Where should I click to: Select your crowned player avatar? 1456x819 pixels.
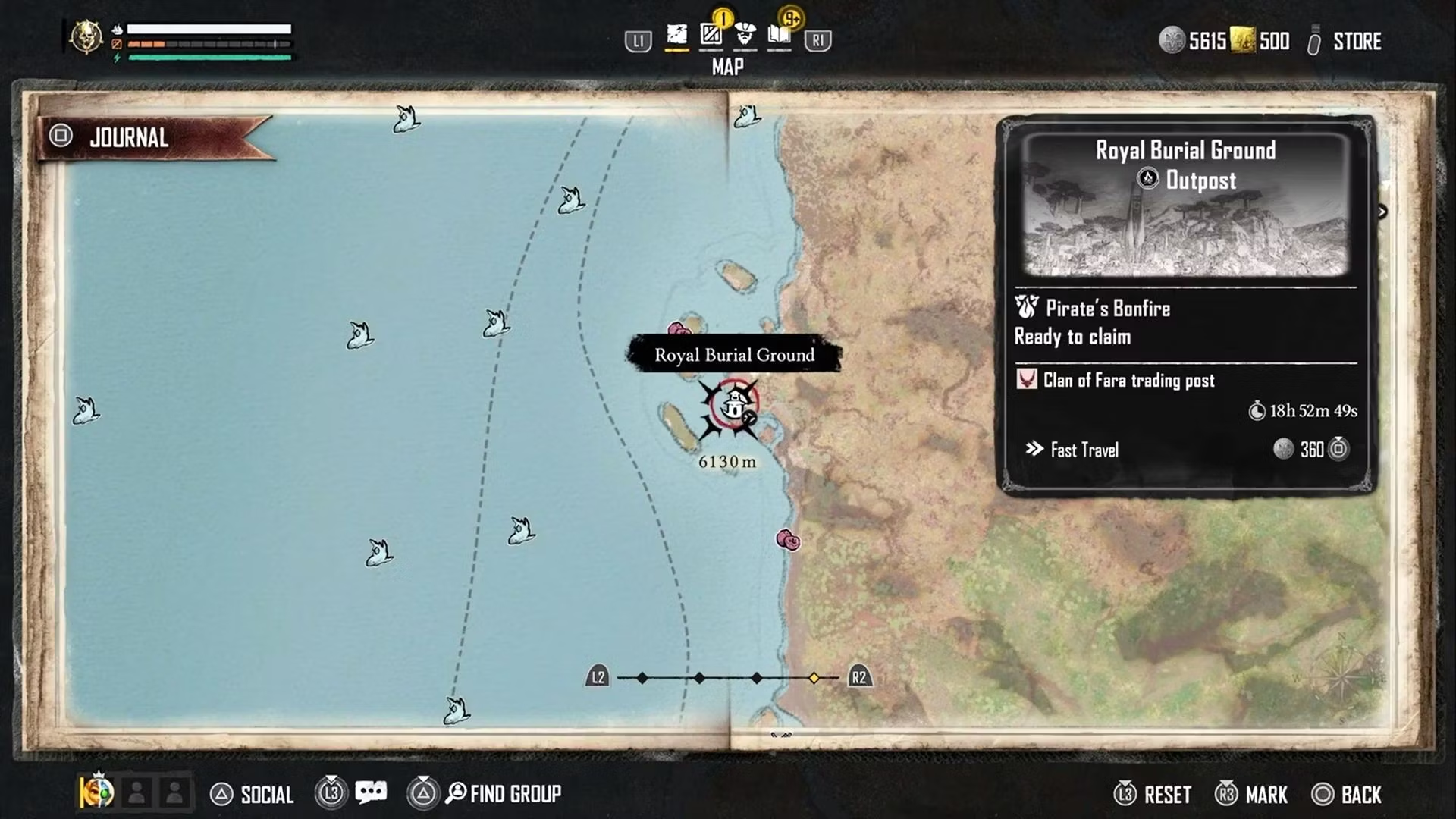(97, 792)
